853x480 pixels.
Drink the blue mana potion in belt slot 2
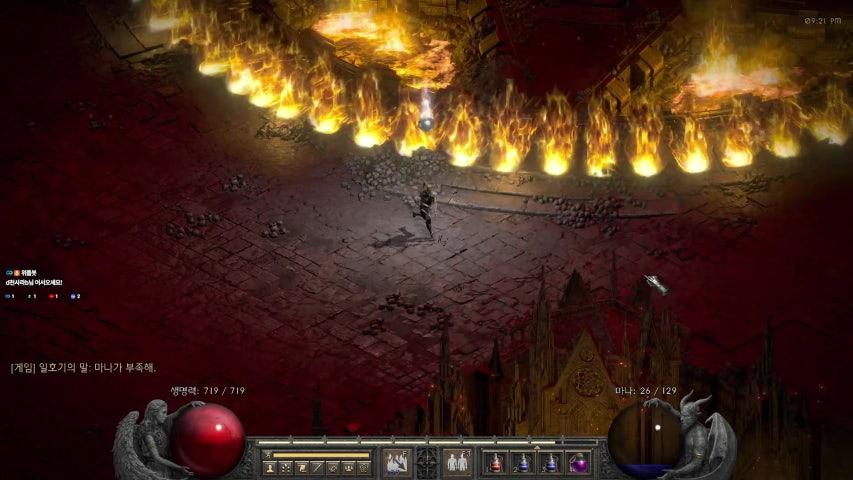[x=524, y=463]
